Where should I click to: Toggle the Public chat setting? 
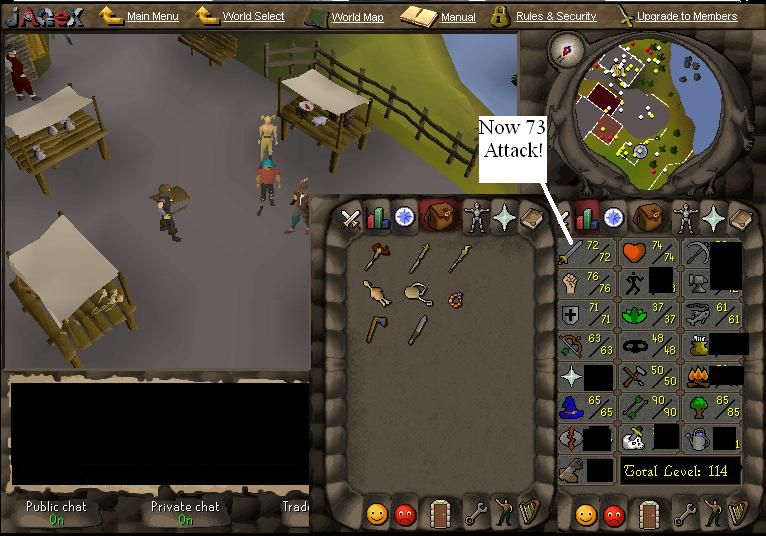click(x=56, y=513)
